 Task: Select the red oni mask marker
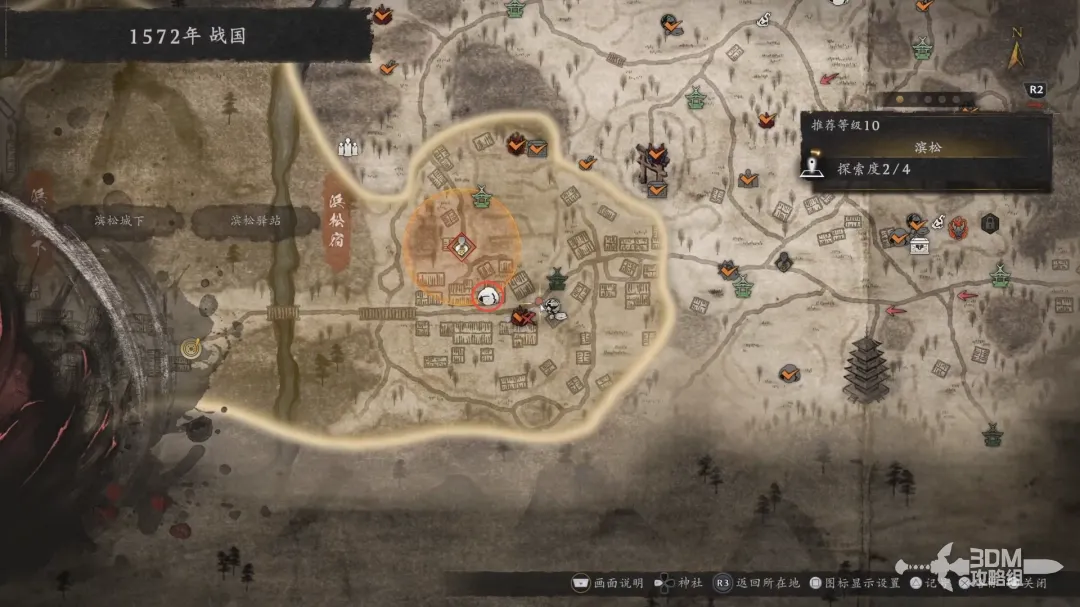click(x=958, y=224)
